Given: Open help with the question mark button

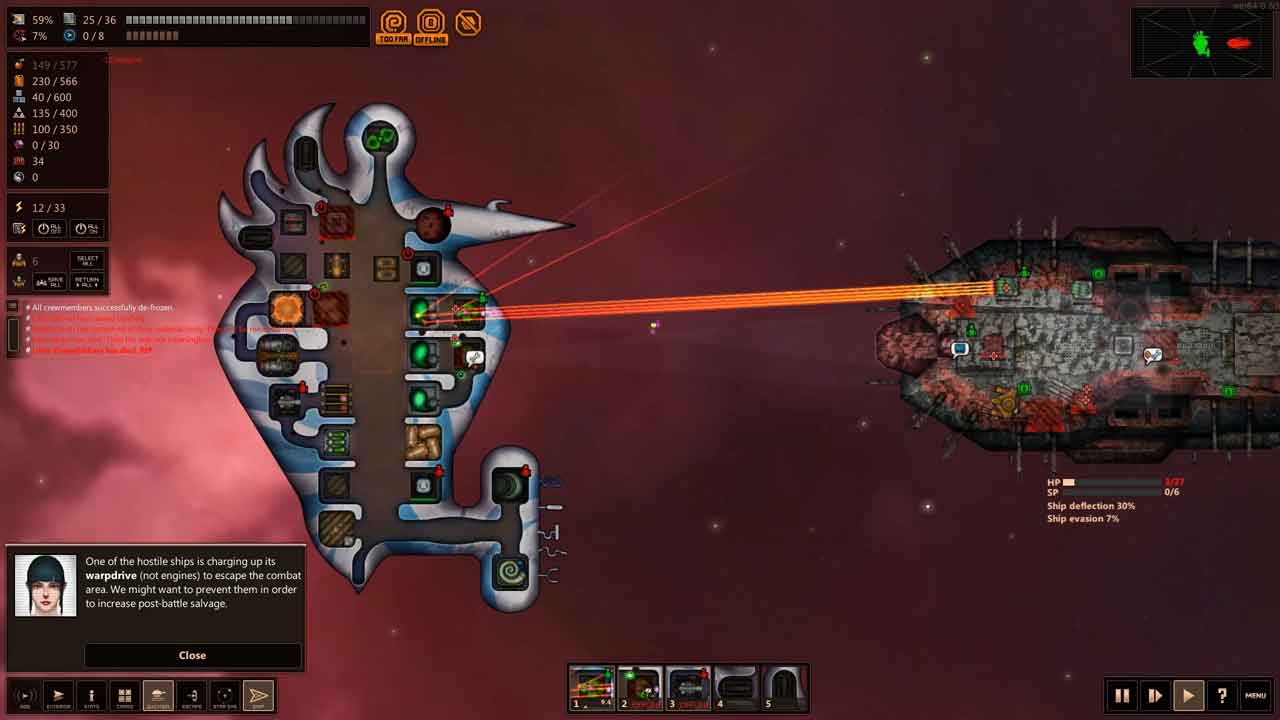Looking at the screenshot, I should coord(1221,695).
